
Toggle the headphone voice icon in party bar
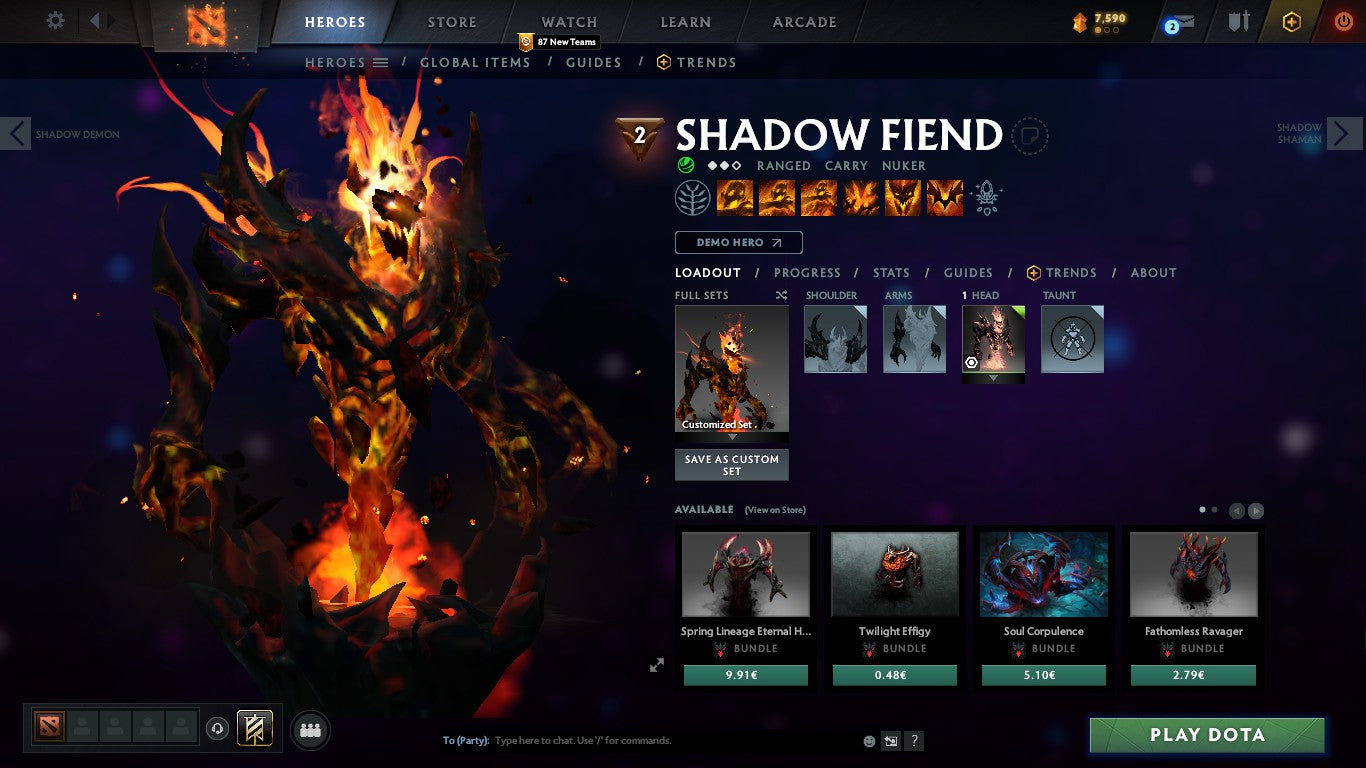pos(217,730)
